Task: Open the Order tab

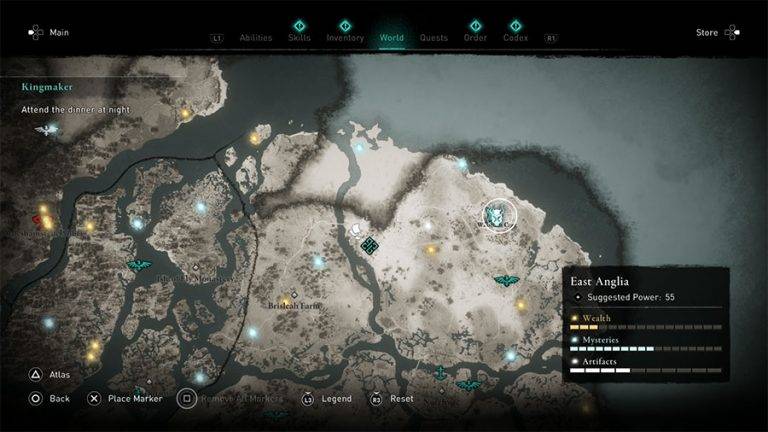Action: [x=475, y=38]
